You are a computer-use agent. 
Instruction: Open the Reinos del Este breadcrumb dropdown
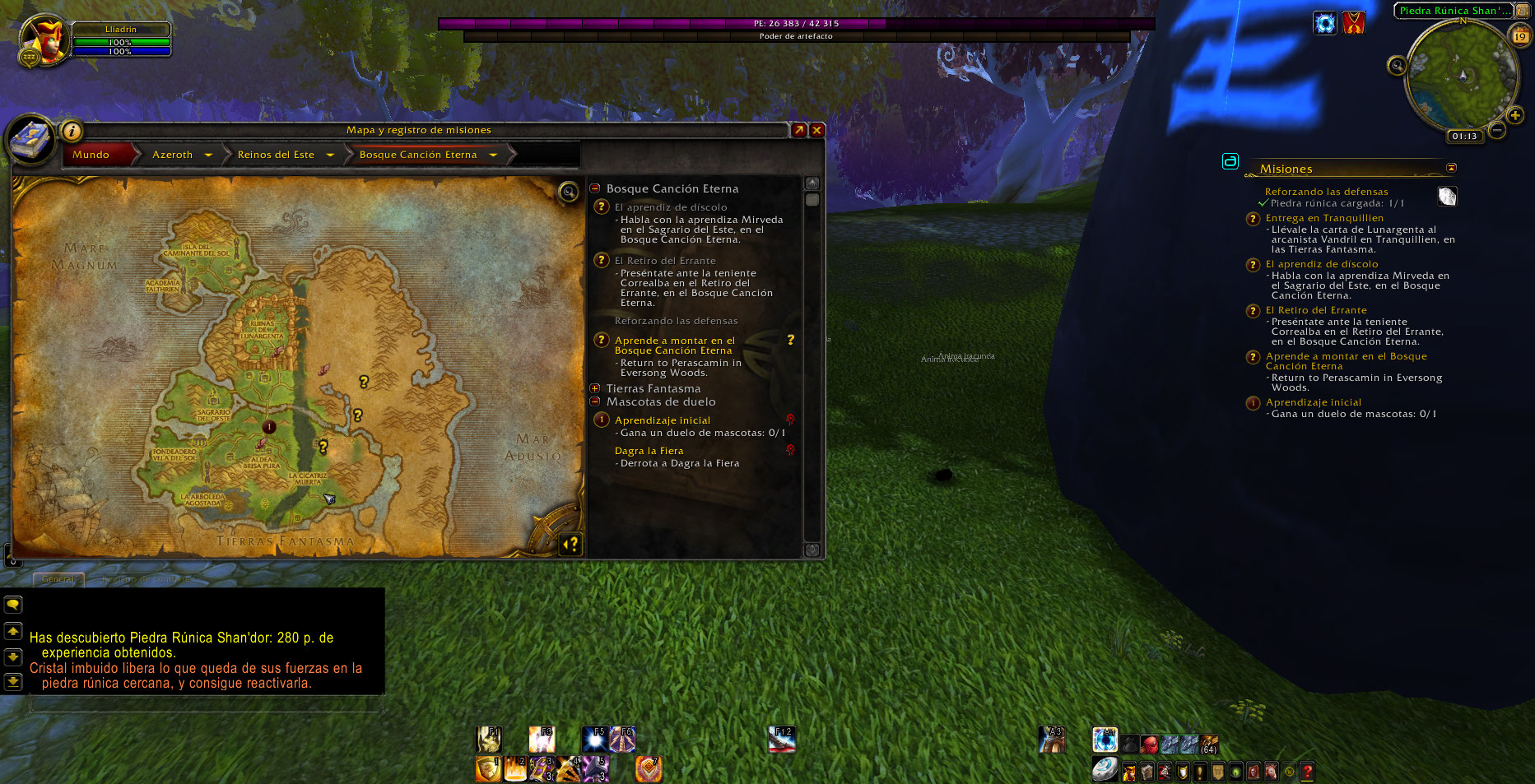[x=330, y=155]
